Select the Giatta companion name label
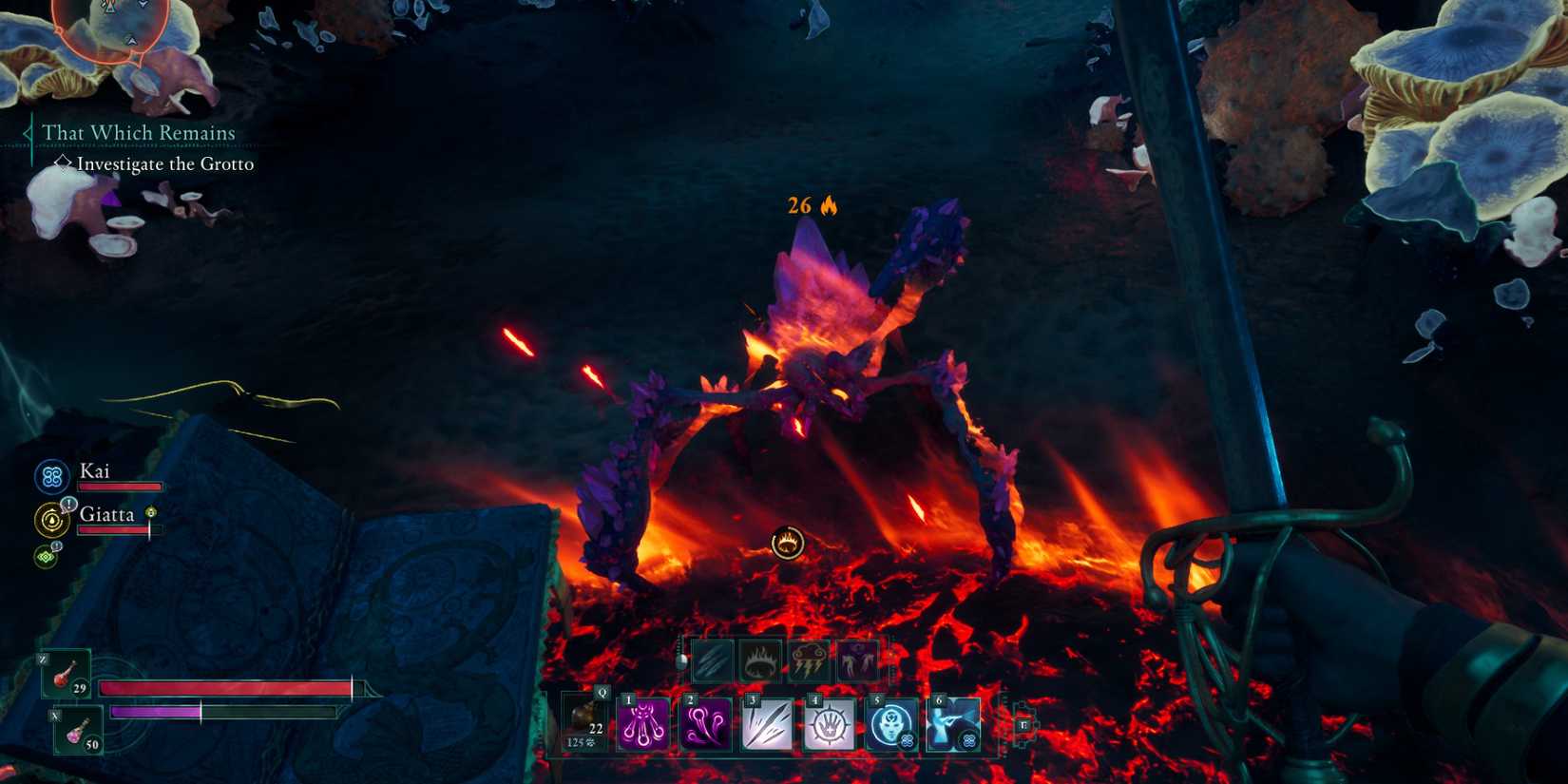Viewport: 1568px width, 784px height. pos(107,514)
